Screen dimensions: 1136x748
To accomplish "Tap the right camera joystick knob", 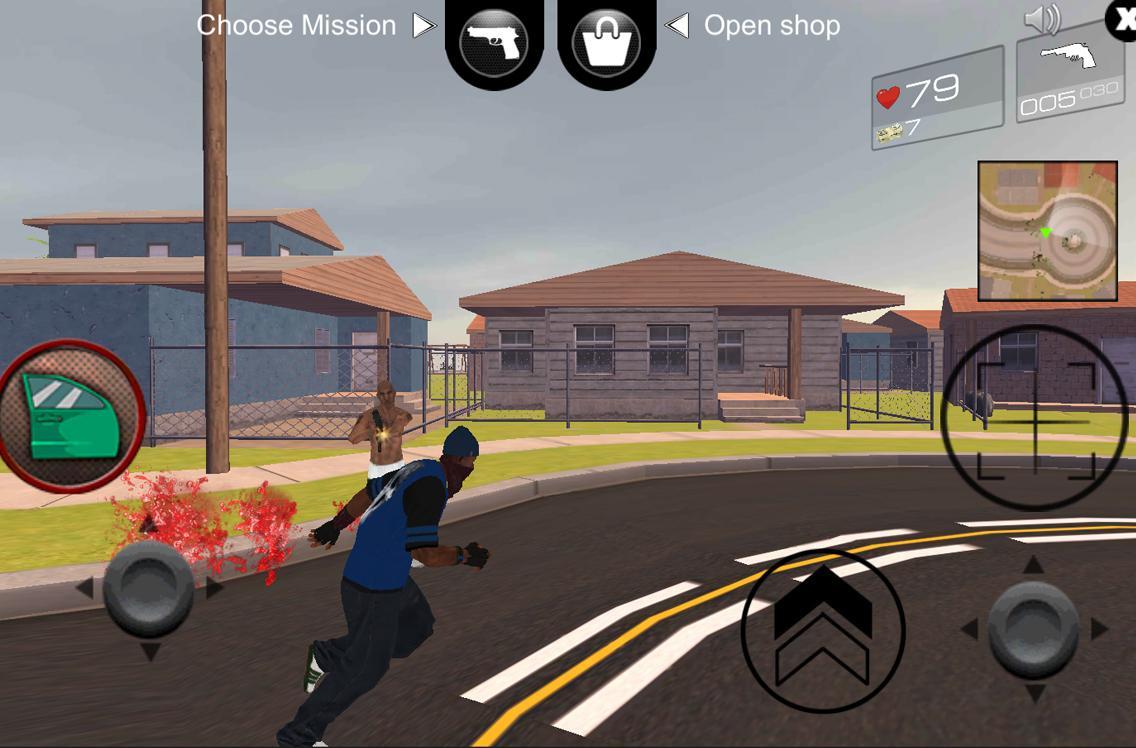I will (x=1033, y=629).
